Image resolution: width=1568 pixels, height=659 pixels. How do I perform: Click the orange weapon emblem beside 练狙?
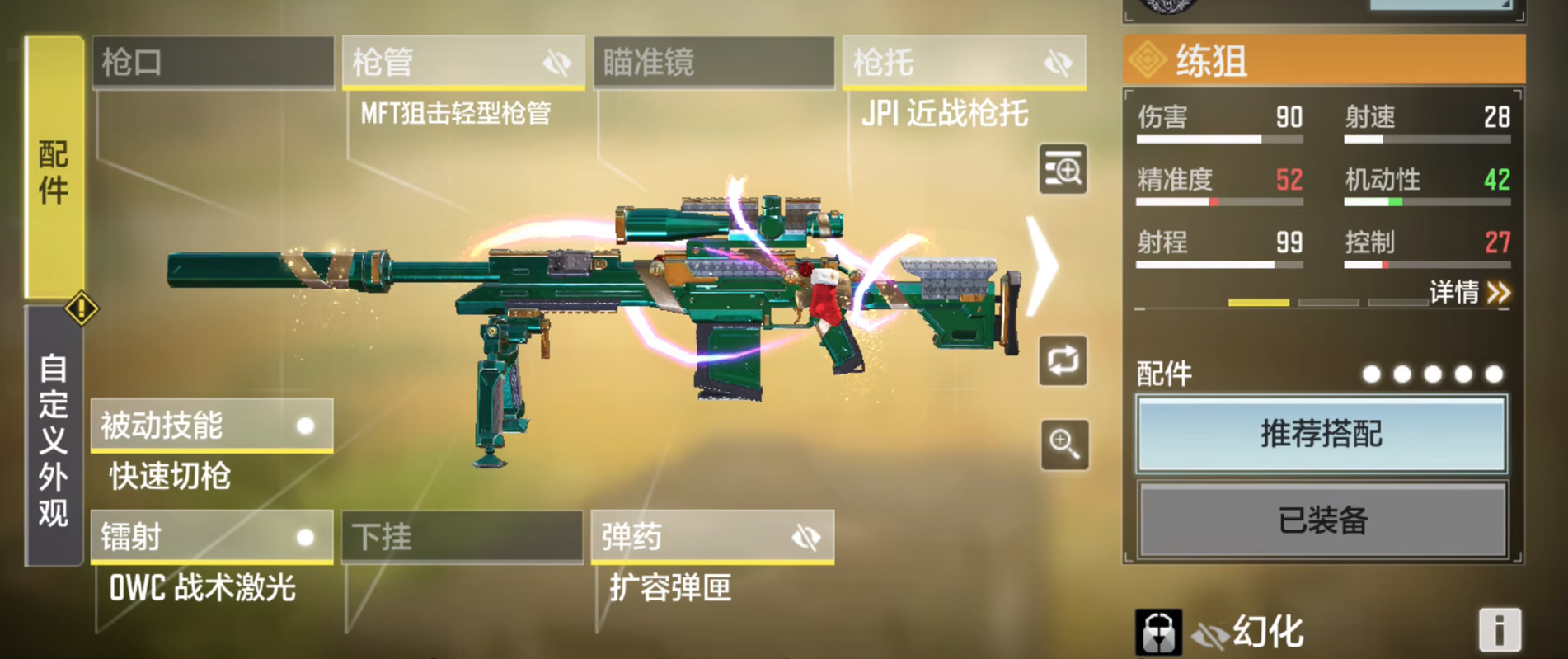(1148, 61)
